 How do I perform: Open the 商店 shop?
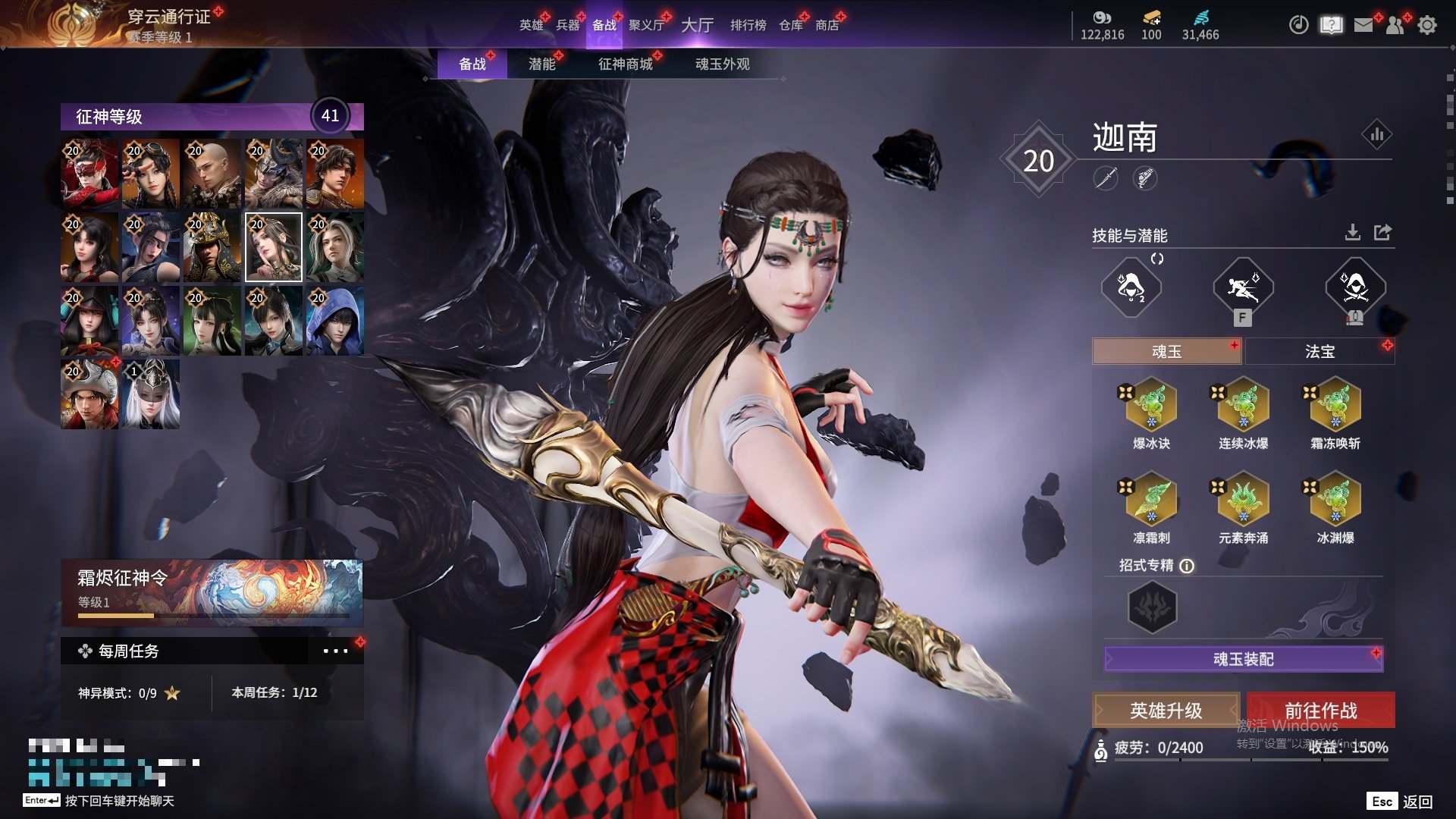pyautogui.click(x=827, y=25)
